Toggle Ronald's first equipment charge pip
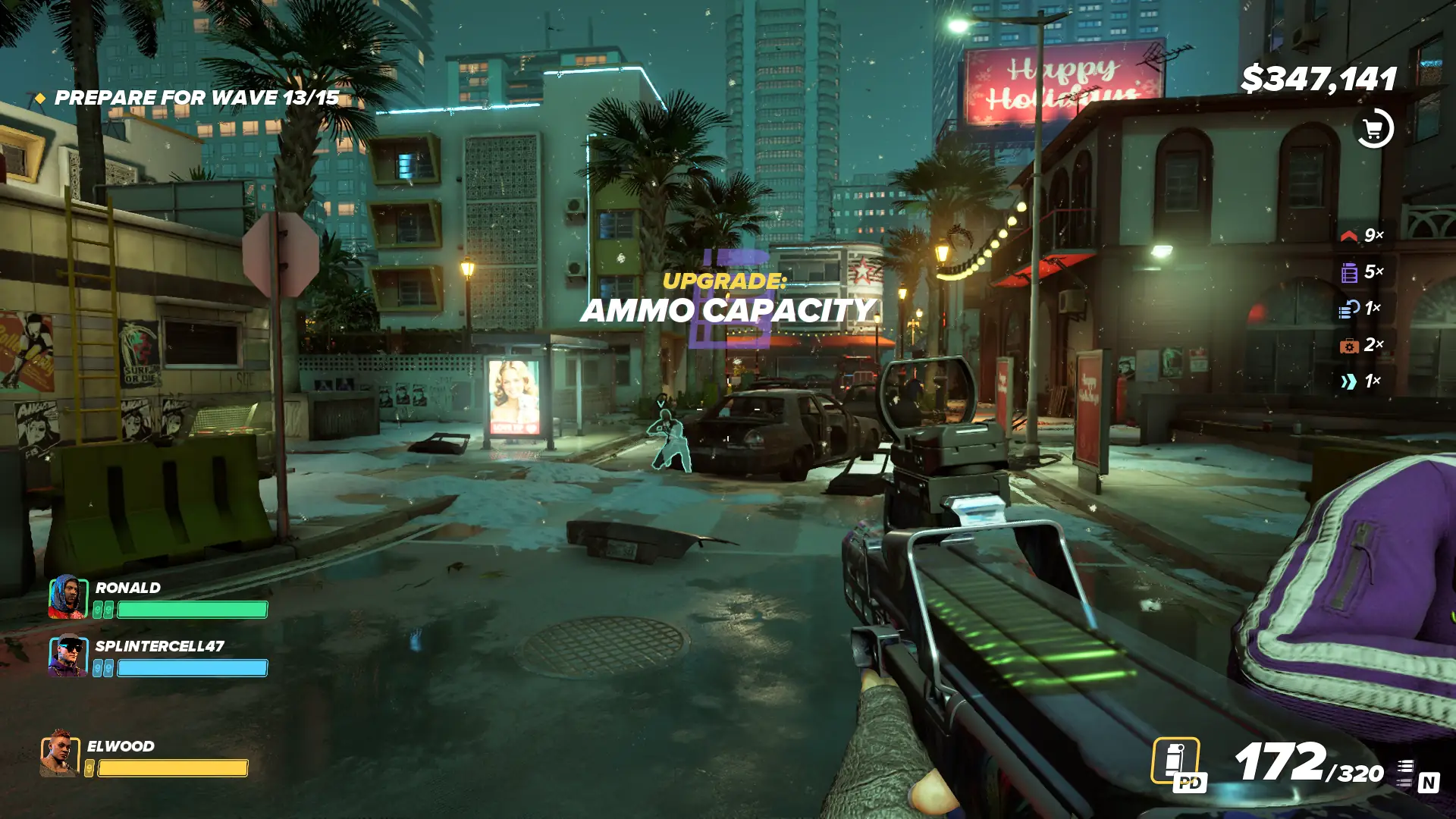Image resolution: width=1456 pixels, height=819 pixels. [x=98, y=609]
